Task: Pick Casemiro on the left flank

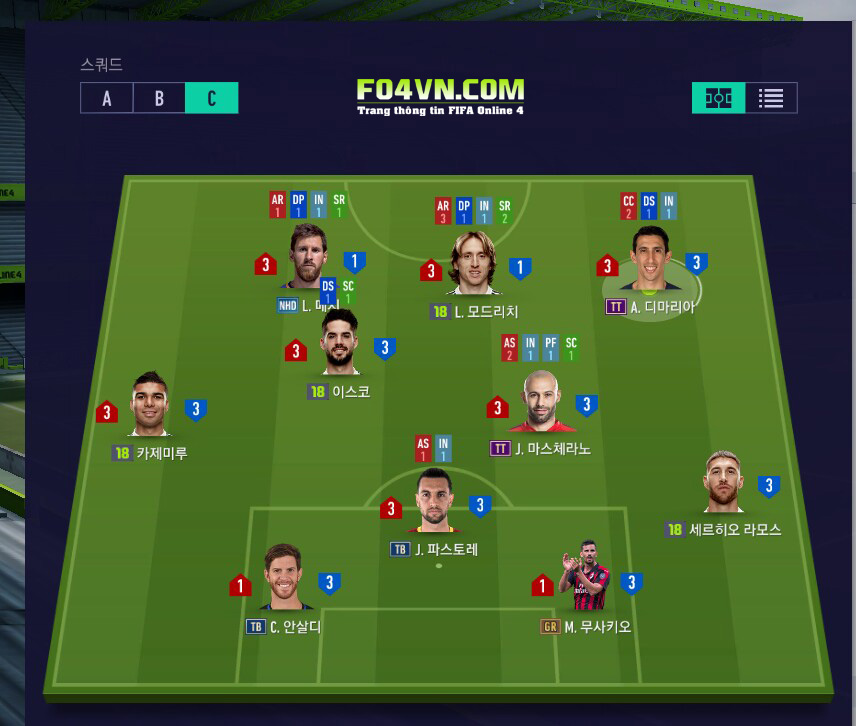Action: [x=150, y=406]
